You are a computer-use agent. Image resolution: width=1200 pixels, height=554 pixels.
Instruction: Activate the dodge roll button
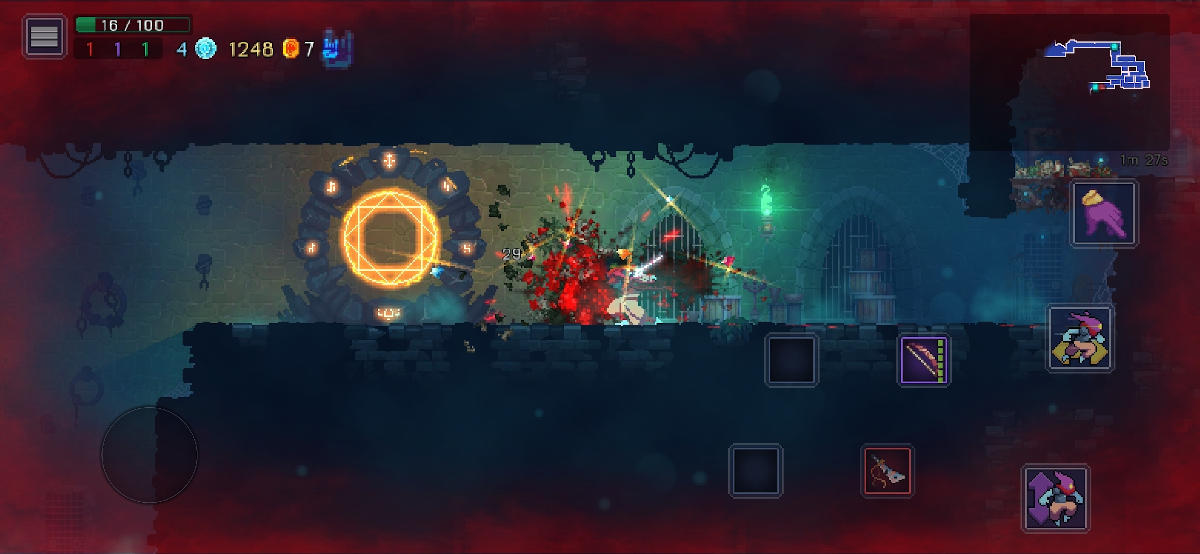coord(1080,339)
